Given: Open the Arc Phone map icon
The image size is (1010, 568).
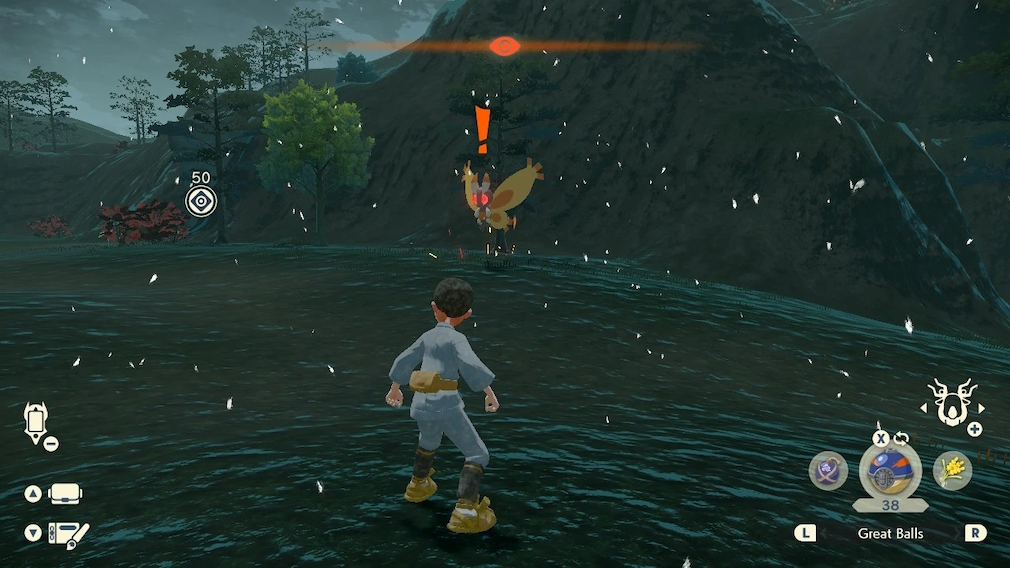Looking at the screenshot, I should [36, 421].
